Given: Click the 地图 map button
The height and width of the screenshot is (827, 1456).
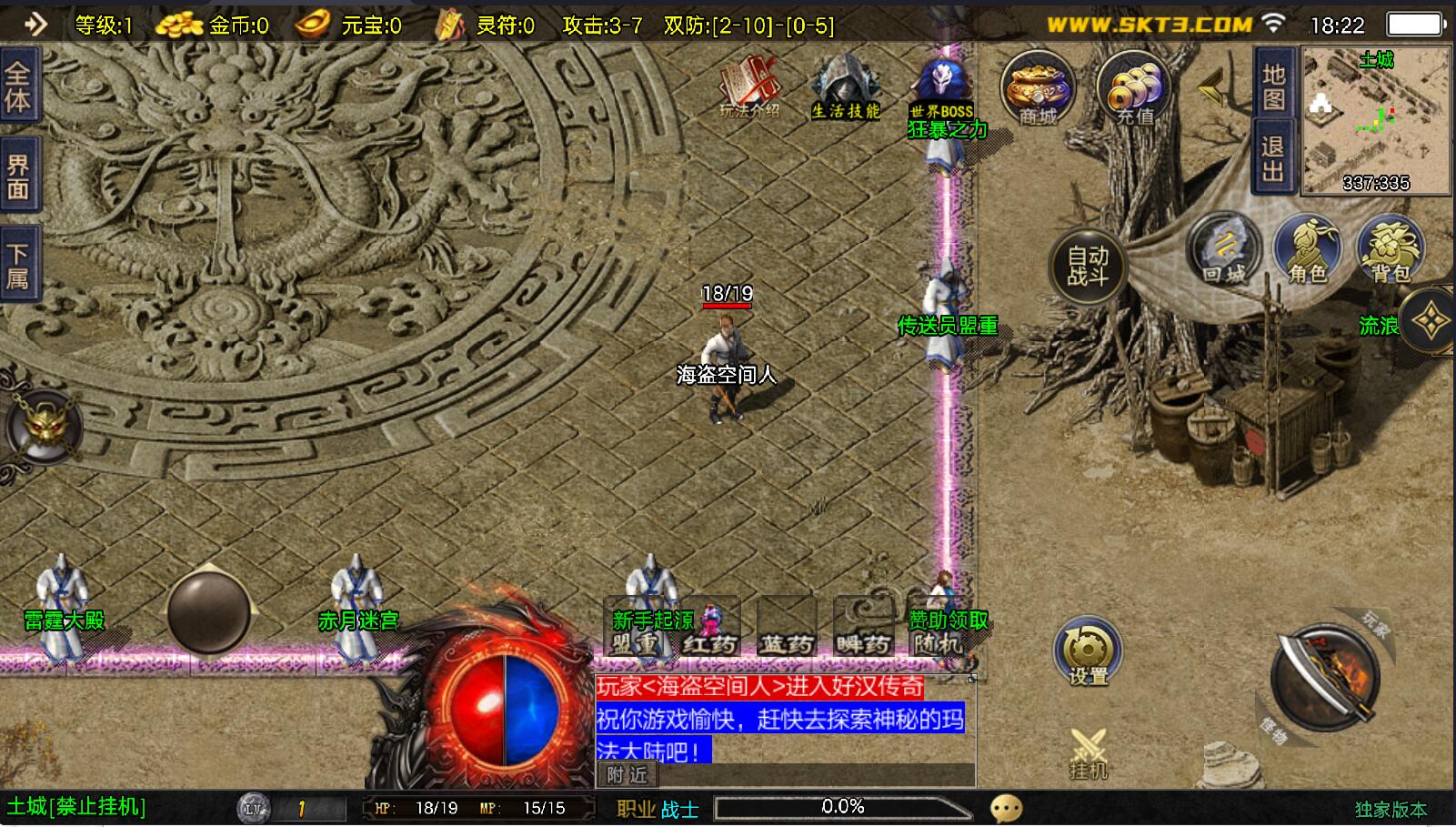Looking at the screenshot, I should point(1273,86).
